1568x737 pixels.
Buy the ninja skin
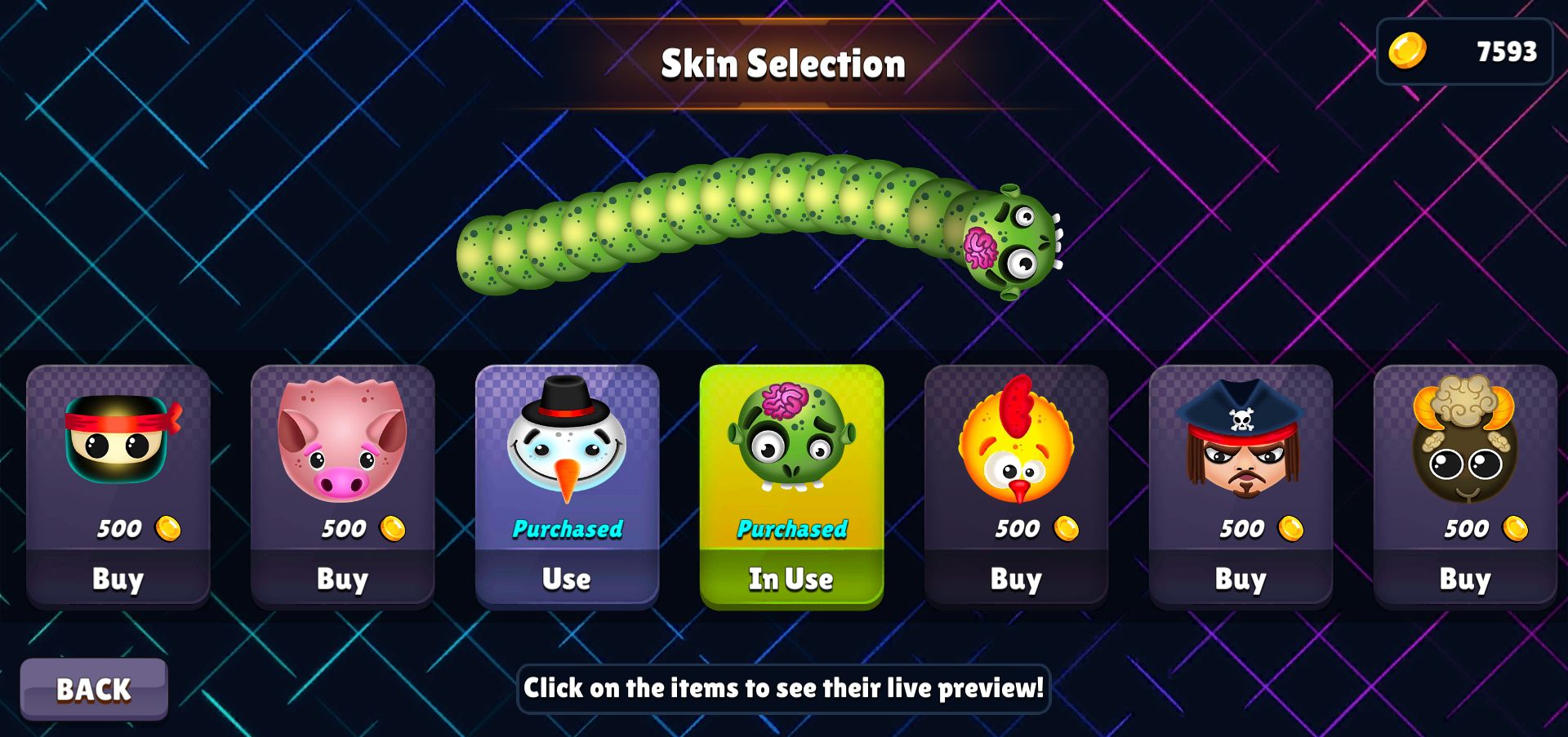pyautogui.click(x=118, y=579)
